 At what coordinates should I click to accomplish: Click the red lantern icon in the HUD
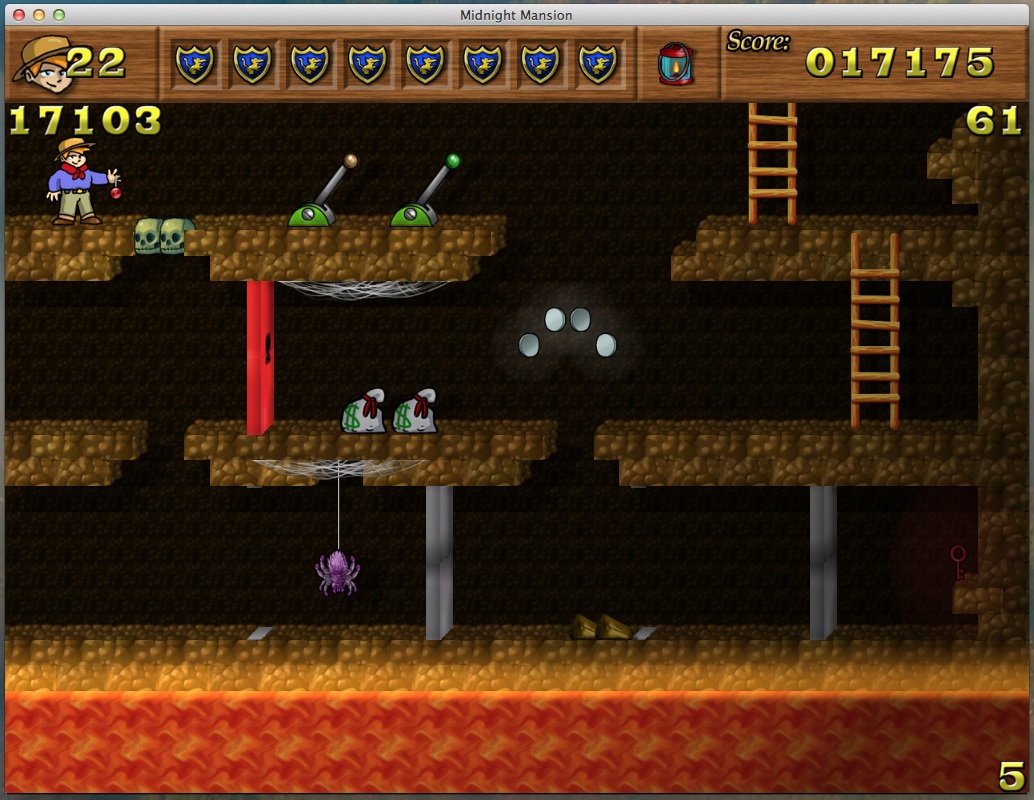click(676, 63)
